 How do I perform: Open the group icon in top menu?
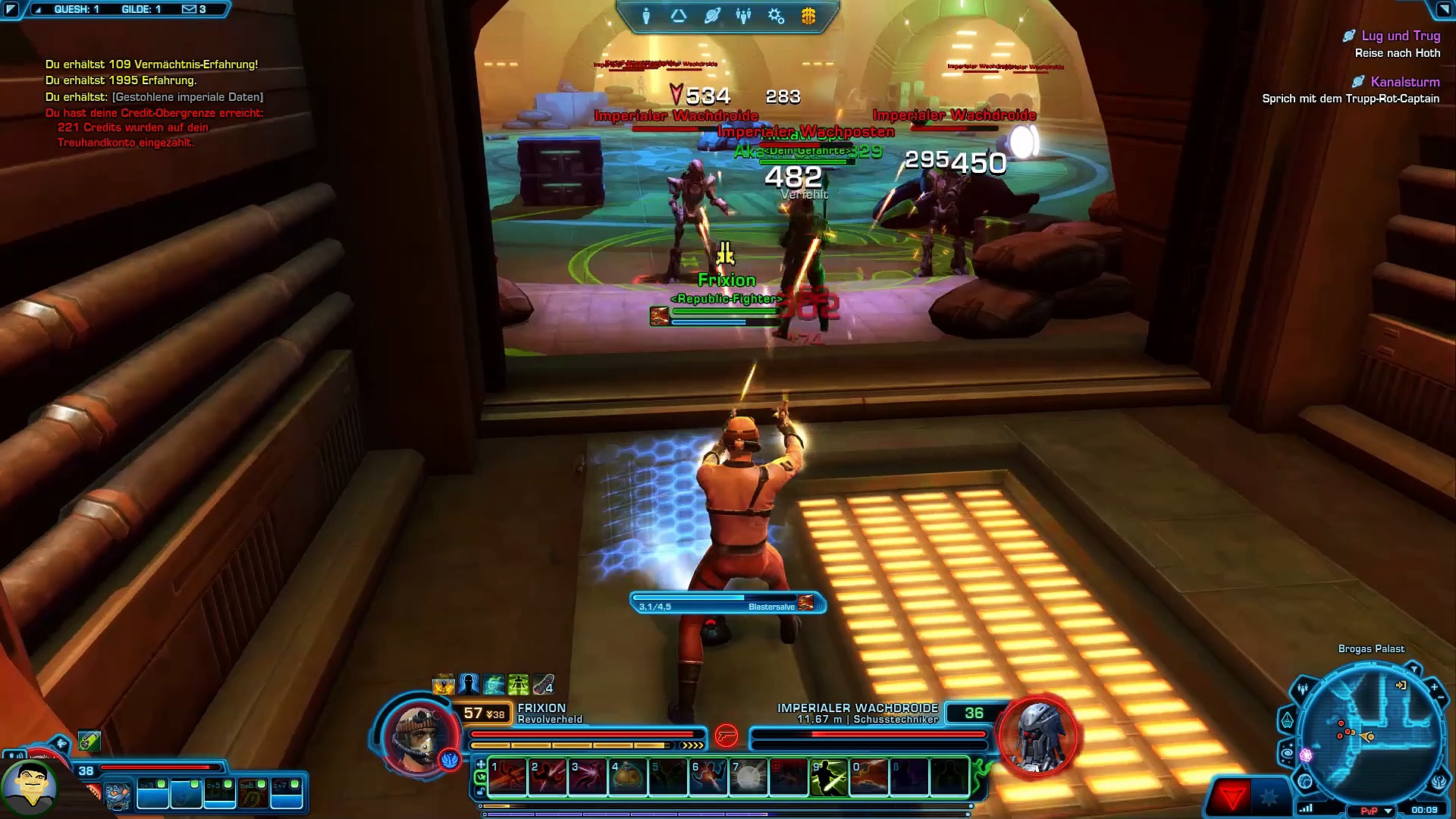[744, 16]
